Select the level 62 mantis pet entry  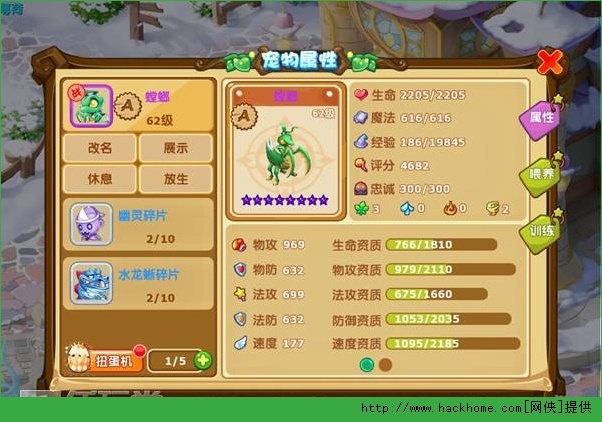click(138, 106)
